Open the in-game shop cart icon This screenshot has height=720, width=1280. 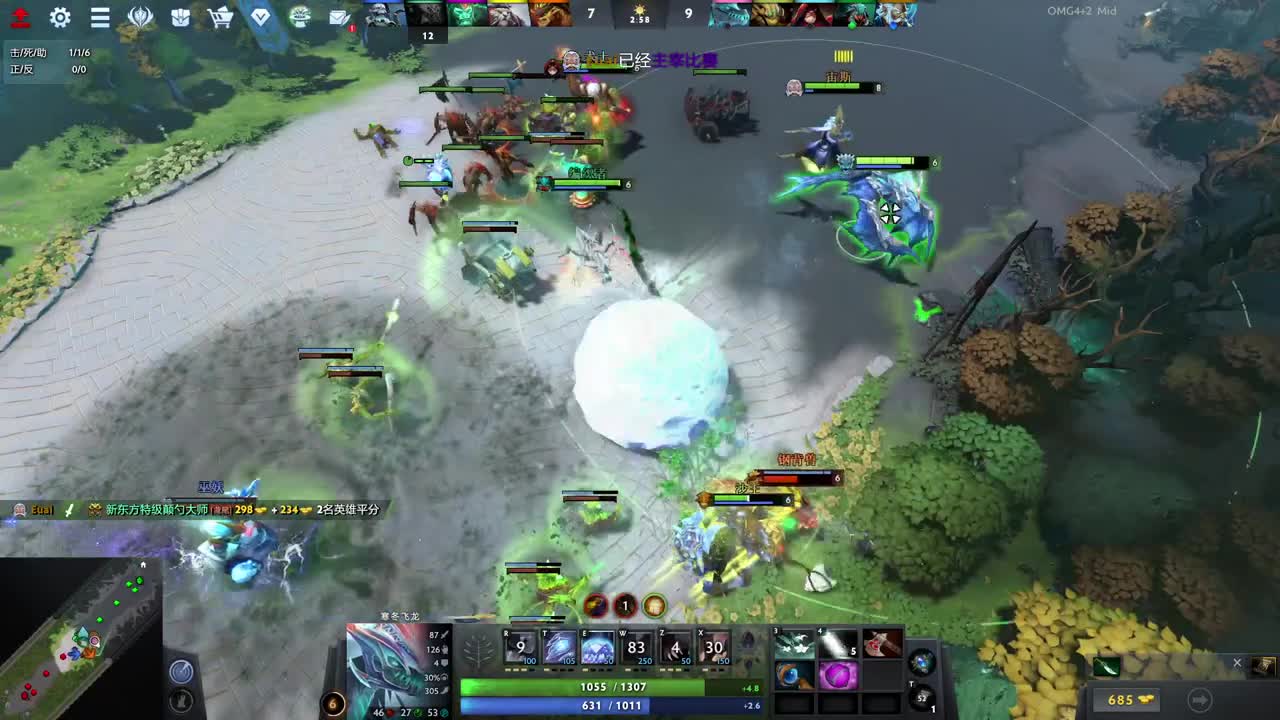[x=220, y=17]
